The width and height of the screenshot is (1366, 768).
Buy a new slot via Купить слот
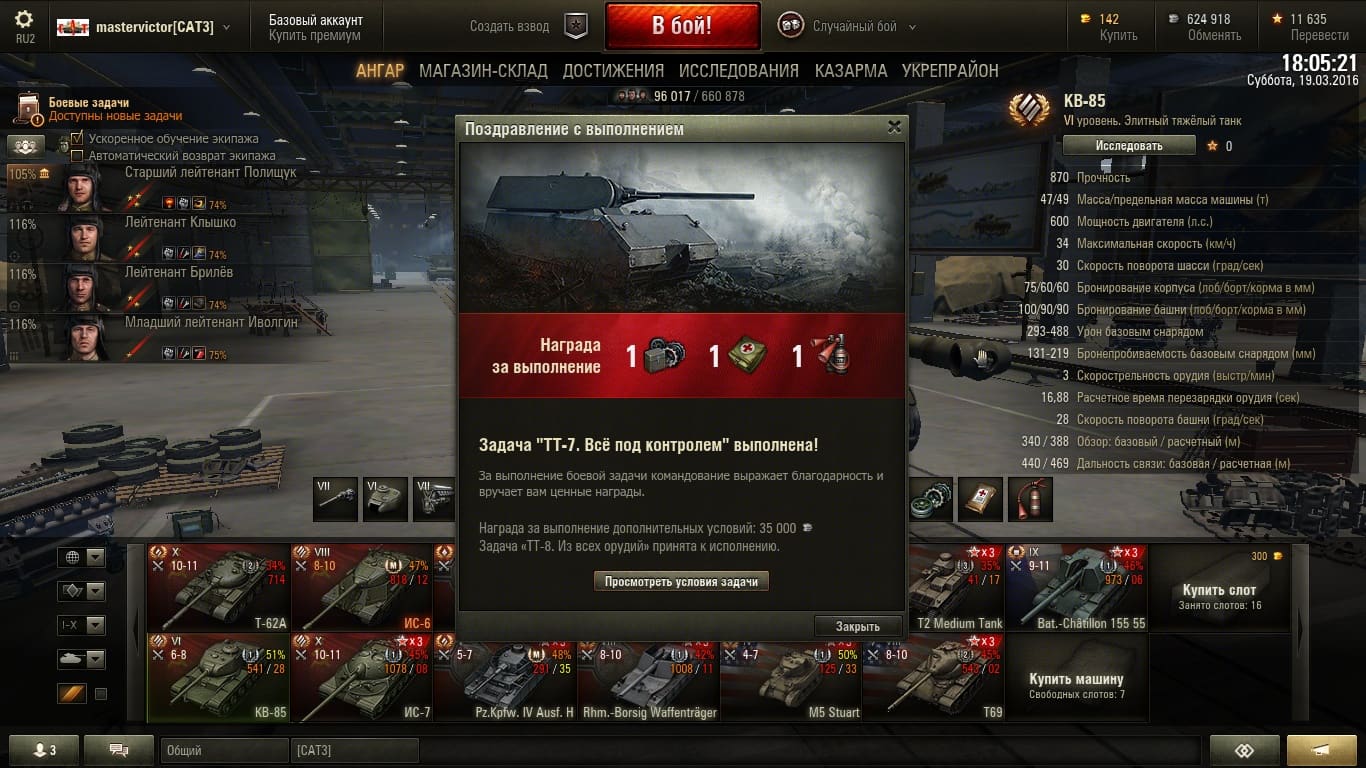click(x=1219, y=590)
